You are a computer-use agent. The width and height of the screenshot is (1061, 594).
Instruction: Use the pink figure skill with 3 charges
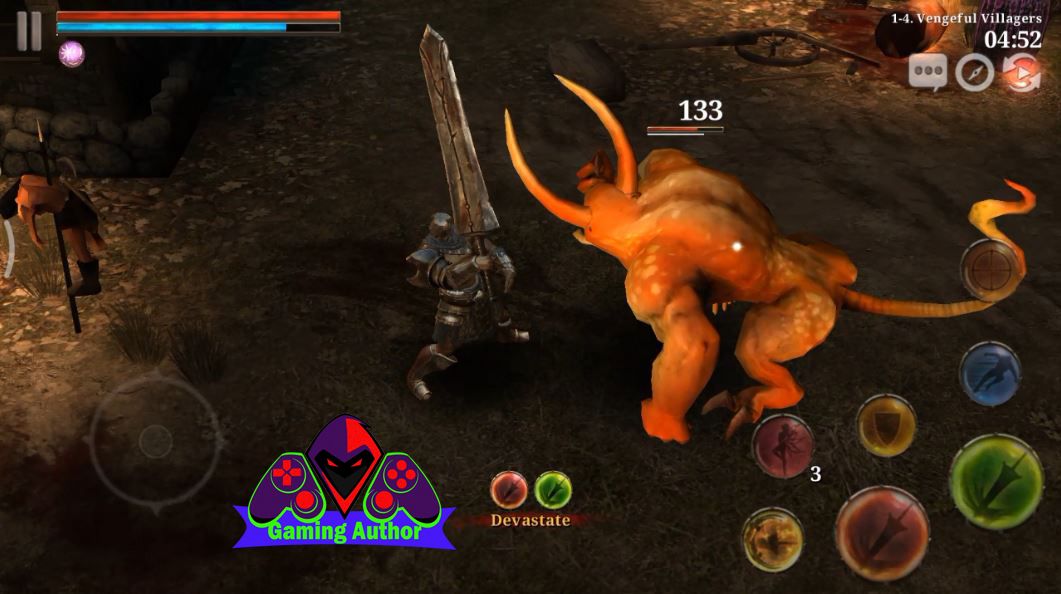pyautogui.click(x=783, y=445)
